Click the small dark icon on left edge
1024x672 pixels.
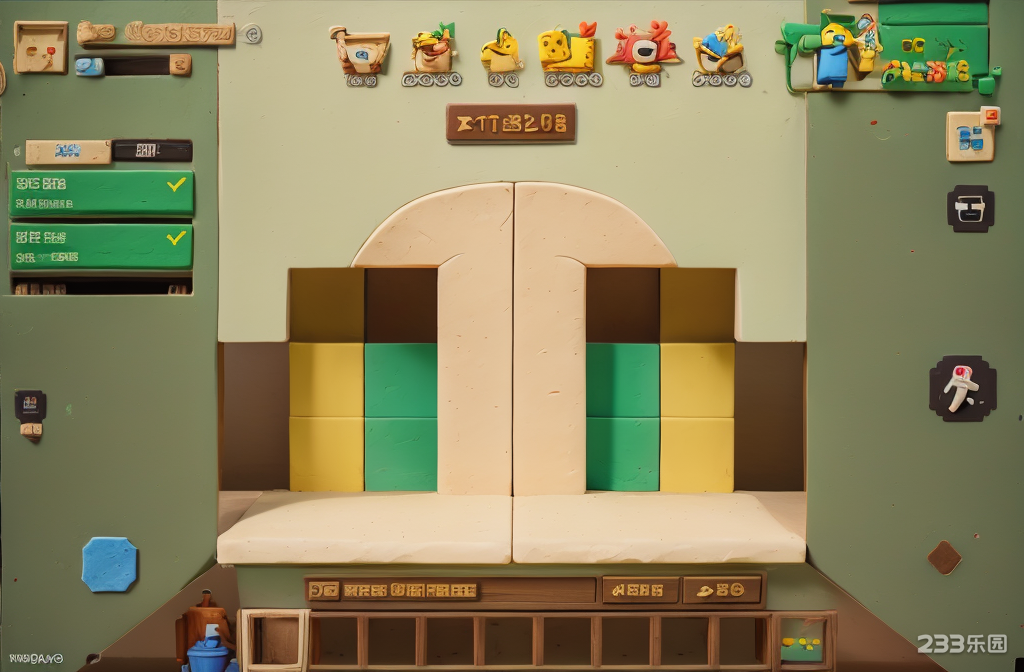click(x=30, y=406)
